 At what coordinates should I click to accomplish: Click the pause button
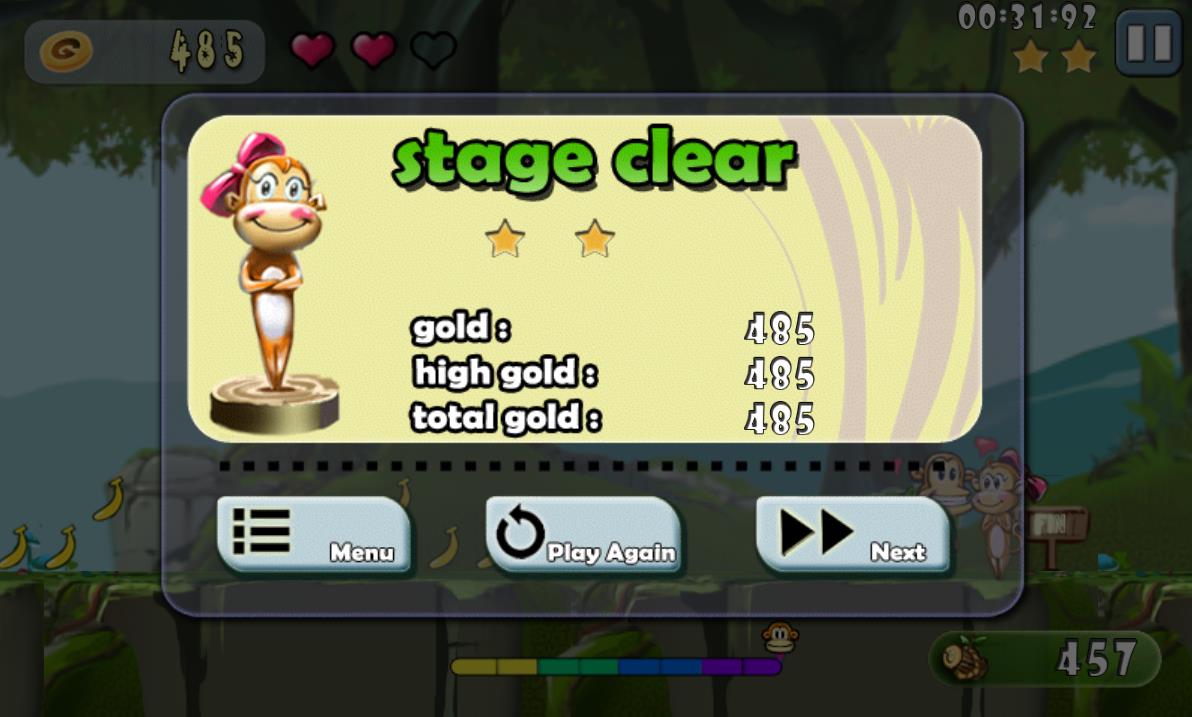1148,43
